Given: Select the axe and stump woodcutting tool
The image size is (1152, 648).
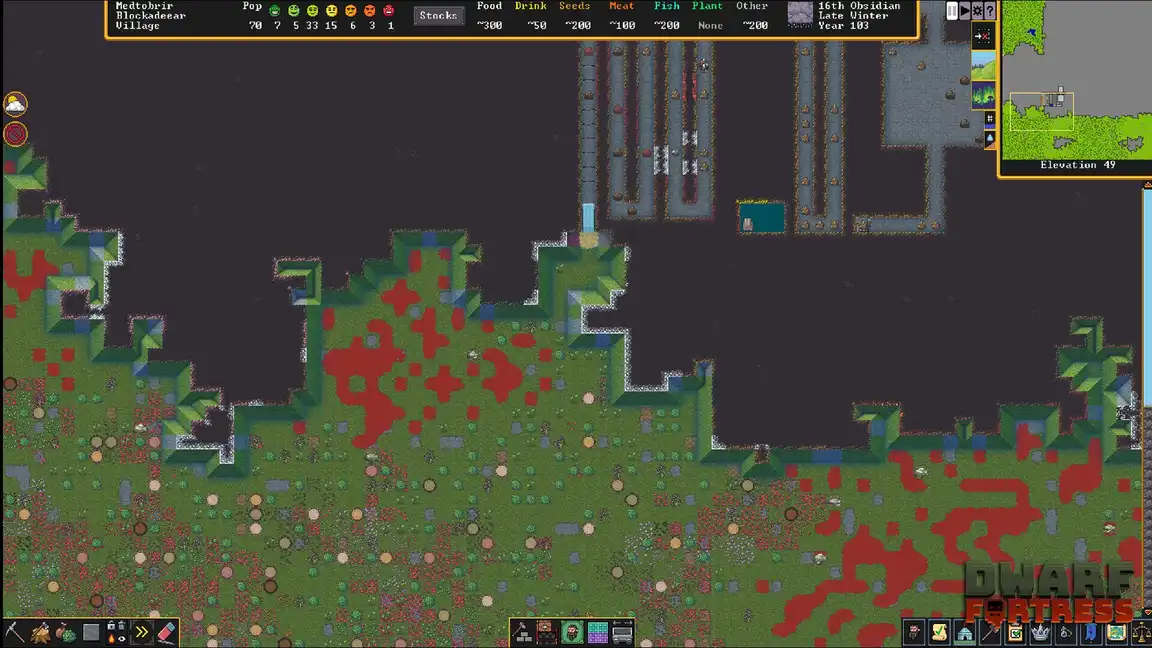Looking at the screenshot, I should pyautogui.click(x=41, y=632).
